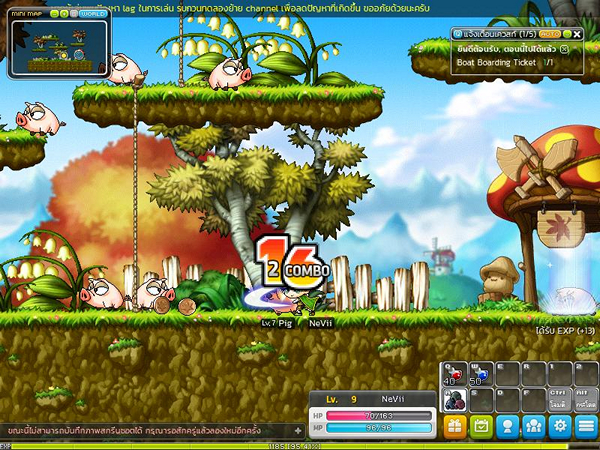Open the WORLD map from the minimap
The width and height of the screenshot is (600, 450).
[93, 15]
